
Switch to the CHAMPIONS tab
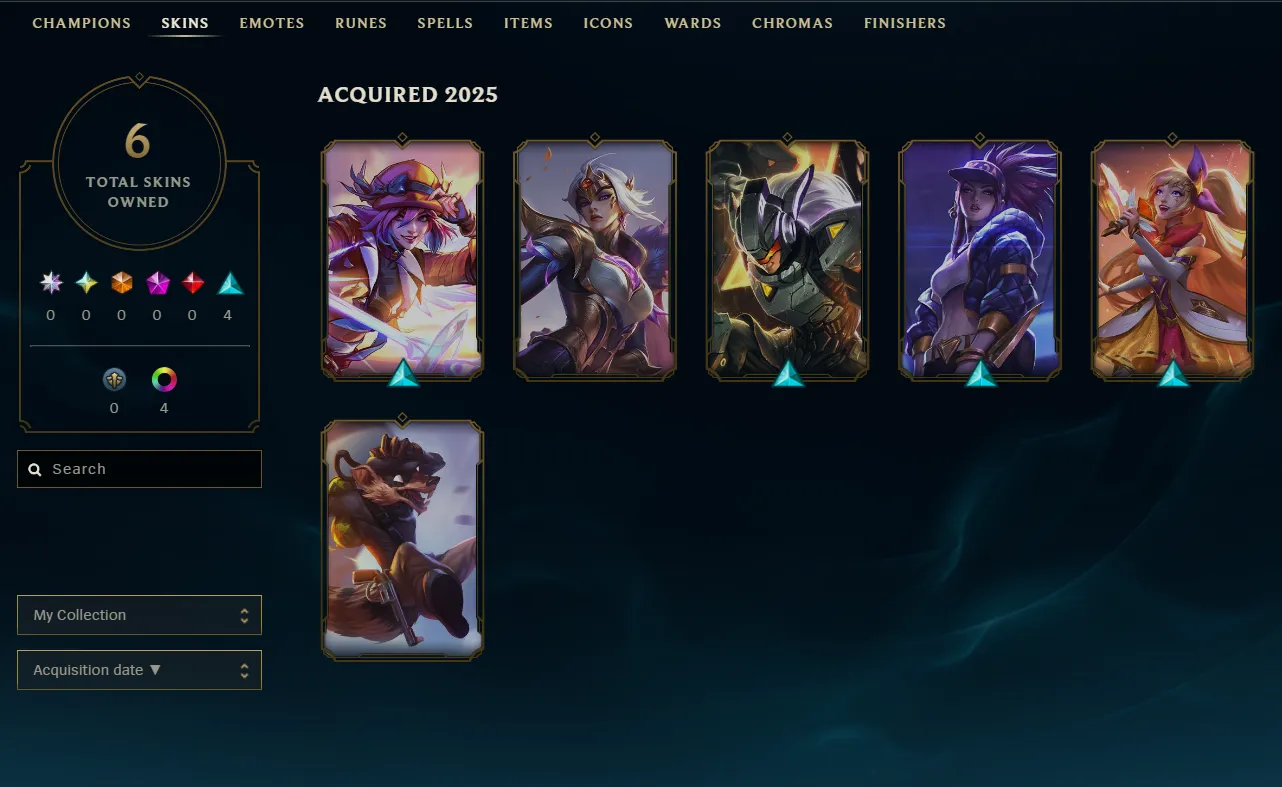coord(81,23)
